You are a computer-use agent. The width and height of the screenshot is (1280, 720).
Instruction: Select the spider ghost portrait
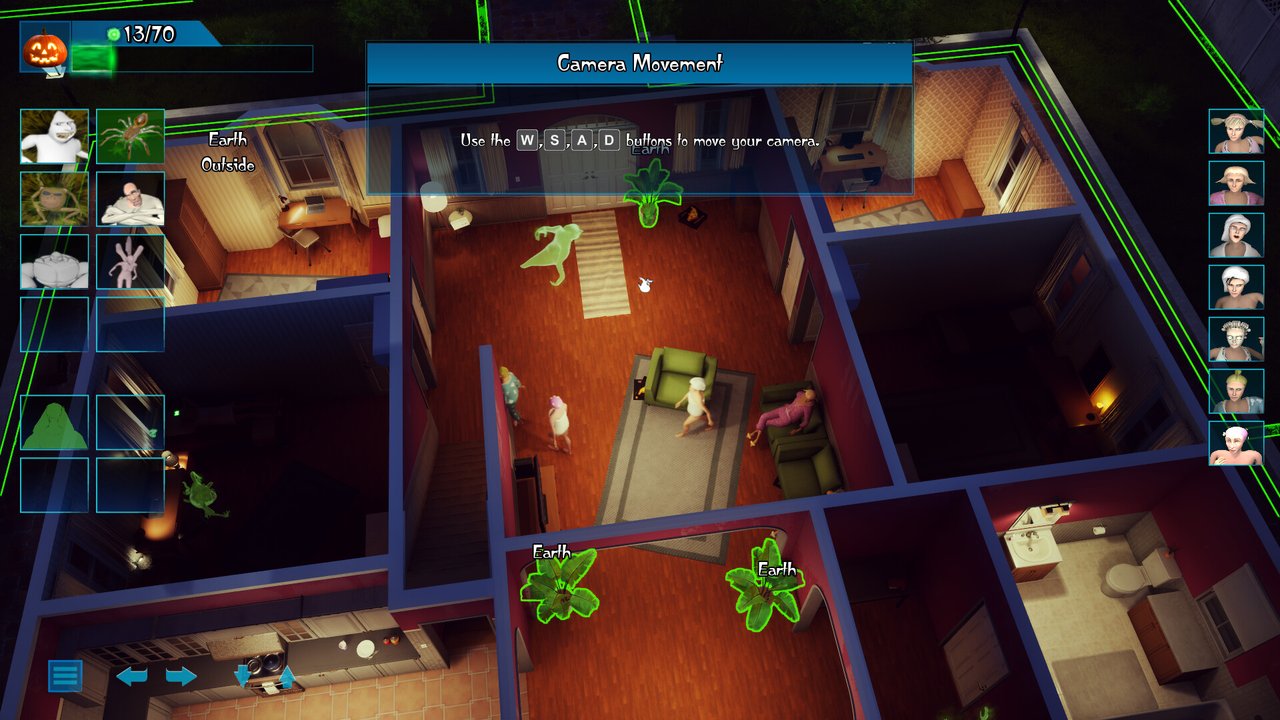pyautogui.click(x=130, y=137)
